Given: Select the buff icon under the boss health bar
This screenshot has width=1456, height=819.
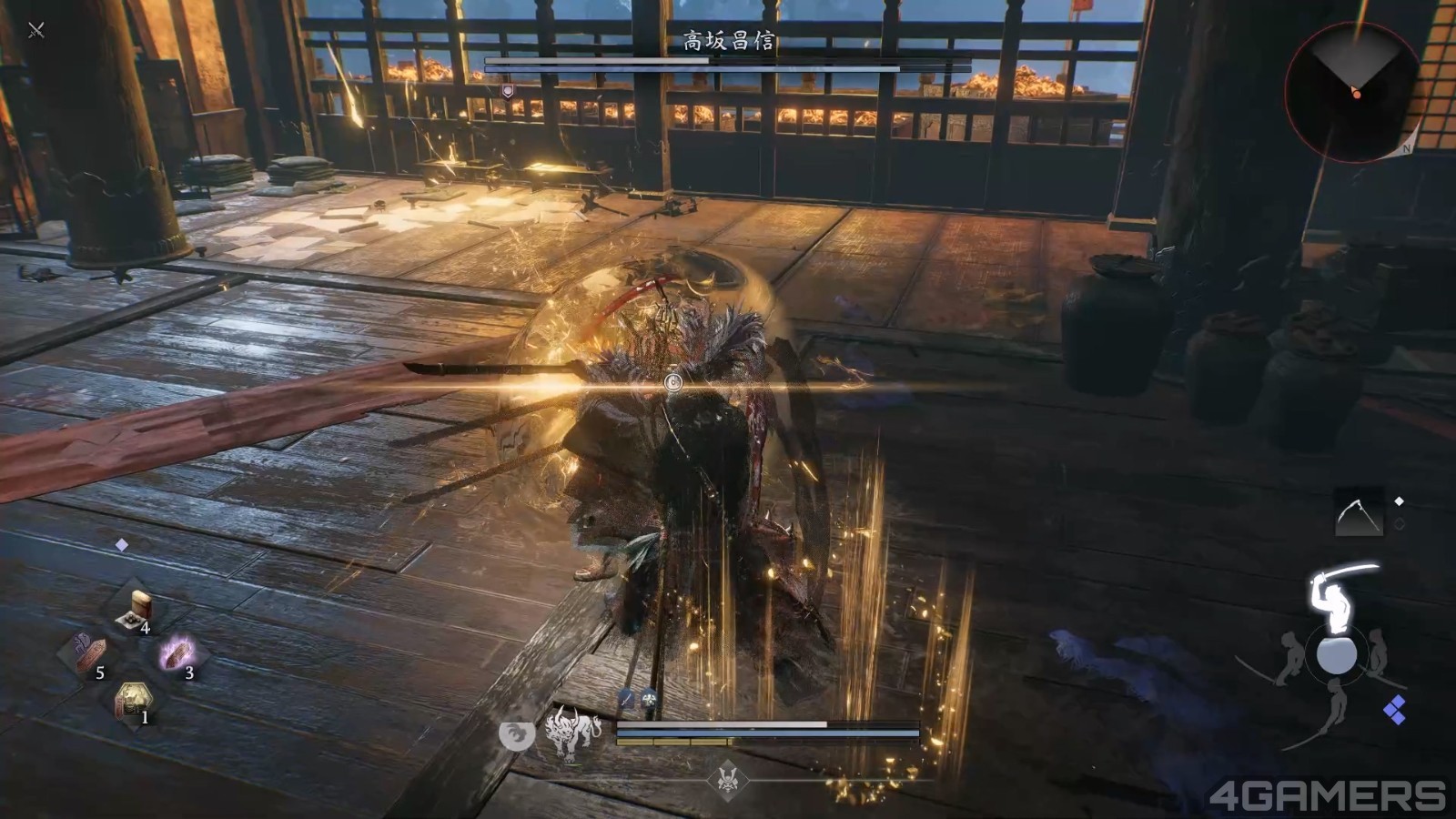Looking at the screenshot, I should point(506,91).
